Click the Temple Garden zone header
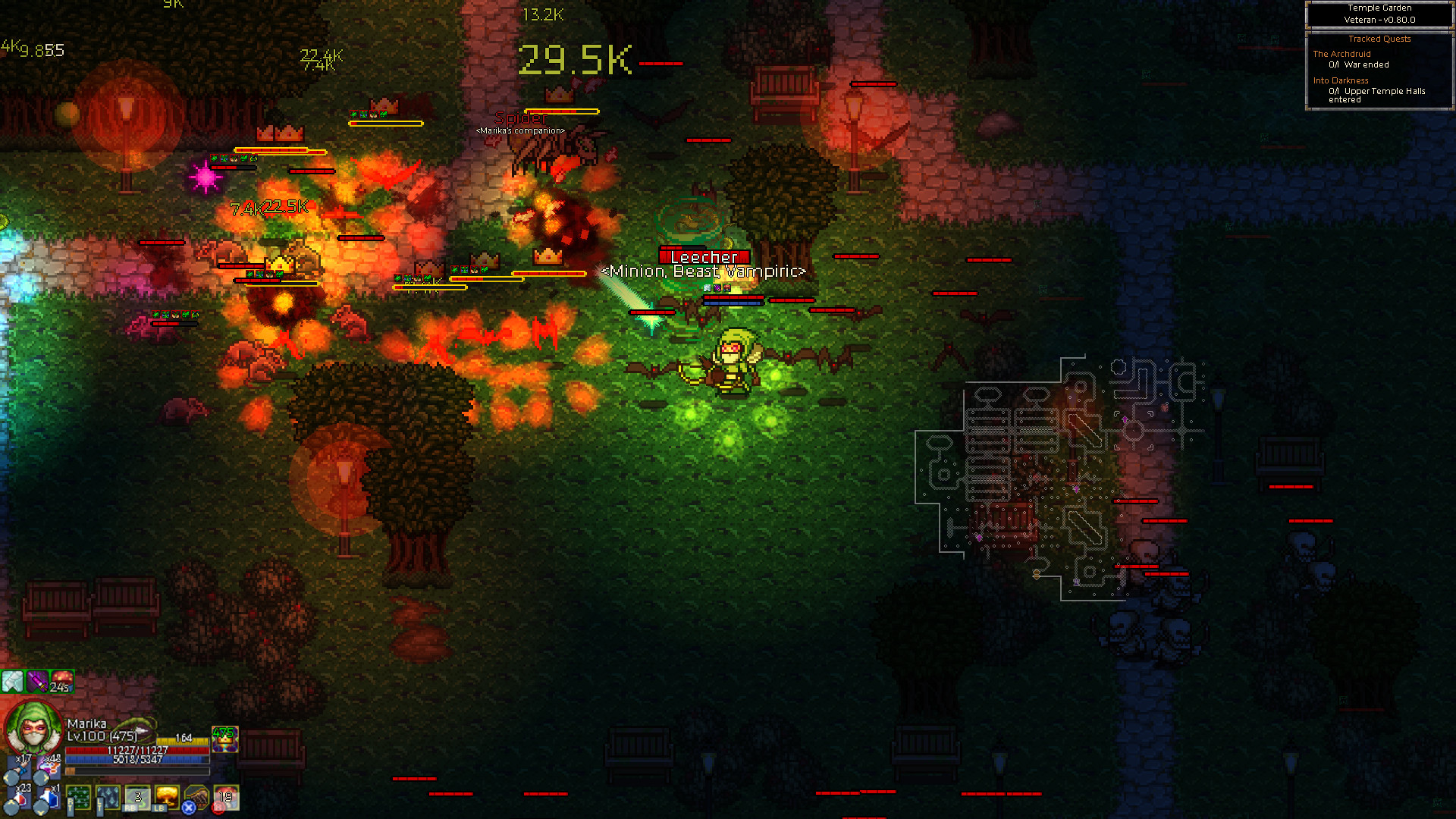Screen dimensions: 1456x819 point(1379,8)
